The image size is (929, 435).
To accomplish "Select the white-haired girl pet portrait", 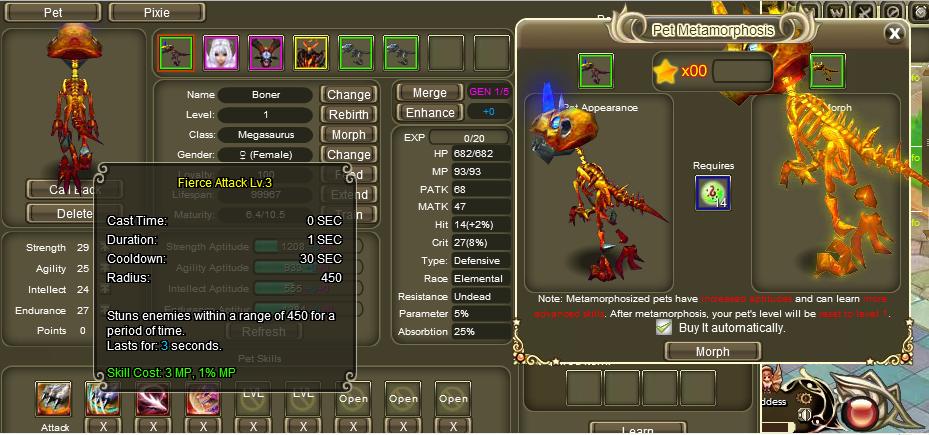I will [221, 53].
